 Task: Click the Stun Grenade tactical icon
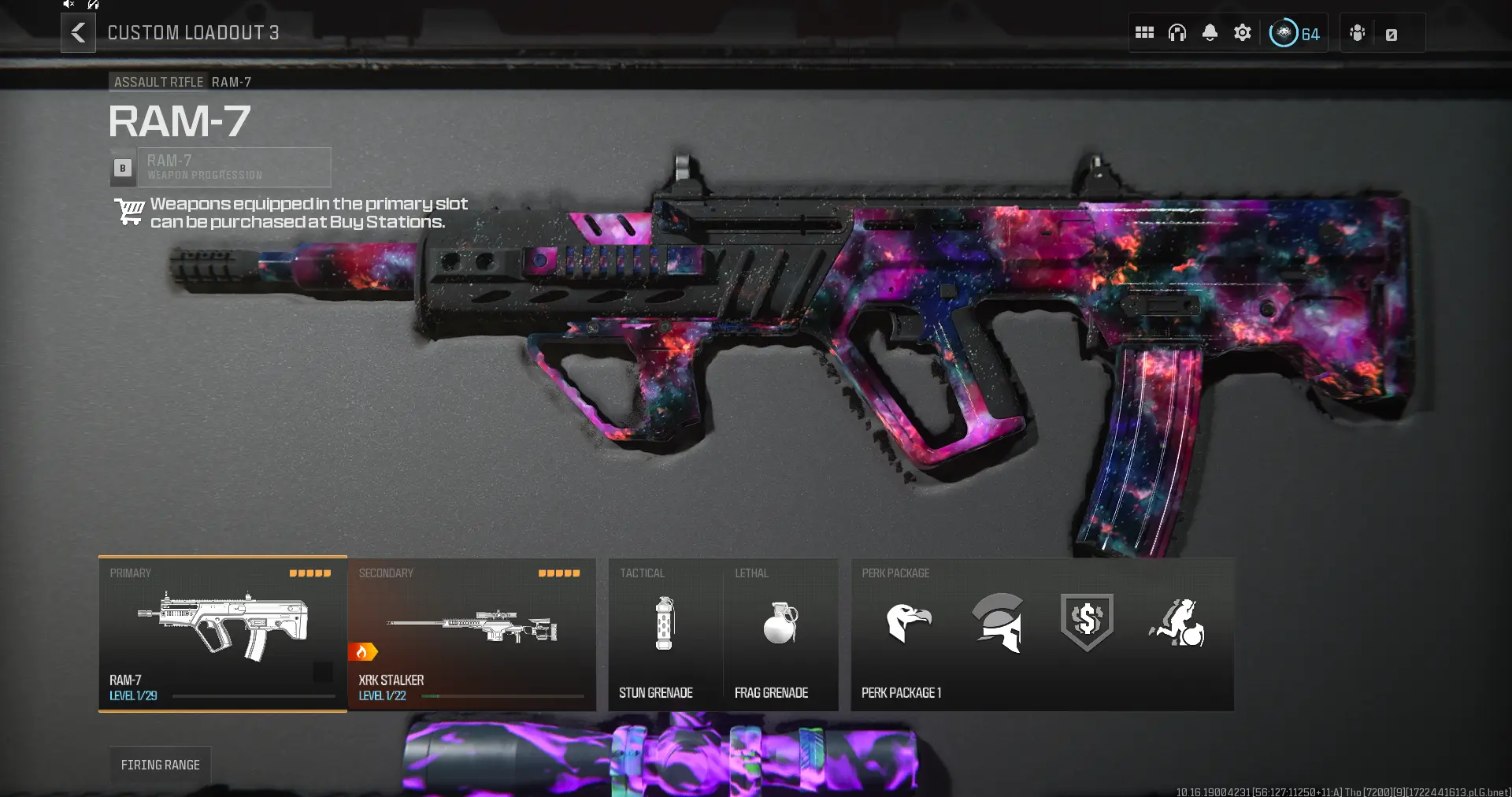click(x=664, y=625)
